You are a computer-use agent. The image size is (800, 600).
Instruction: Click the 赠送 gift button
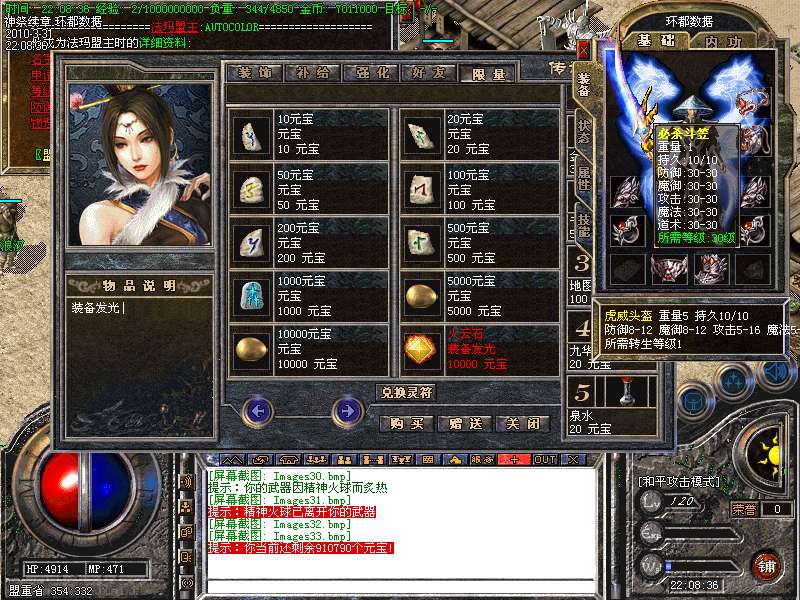point(466,423)
